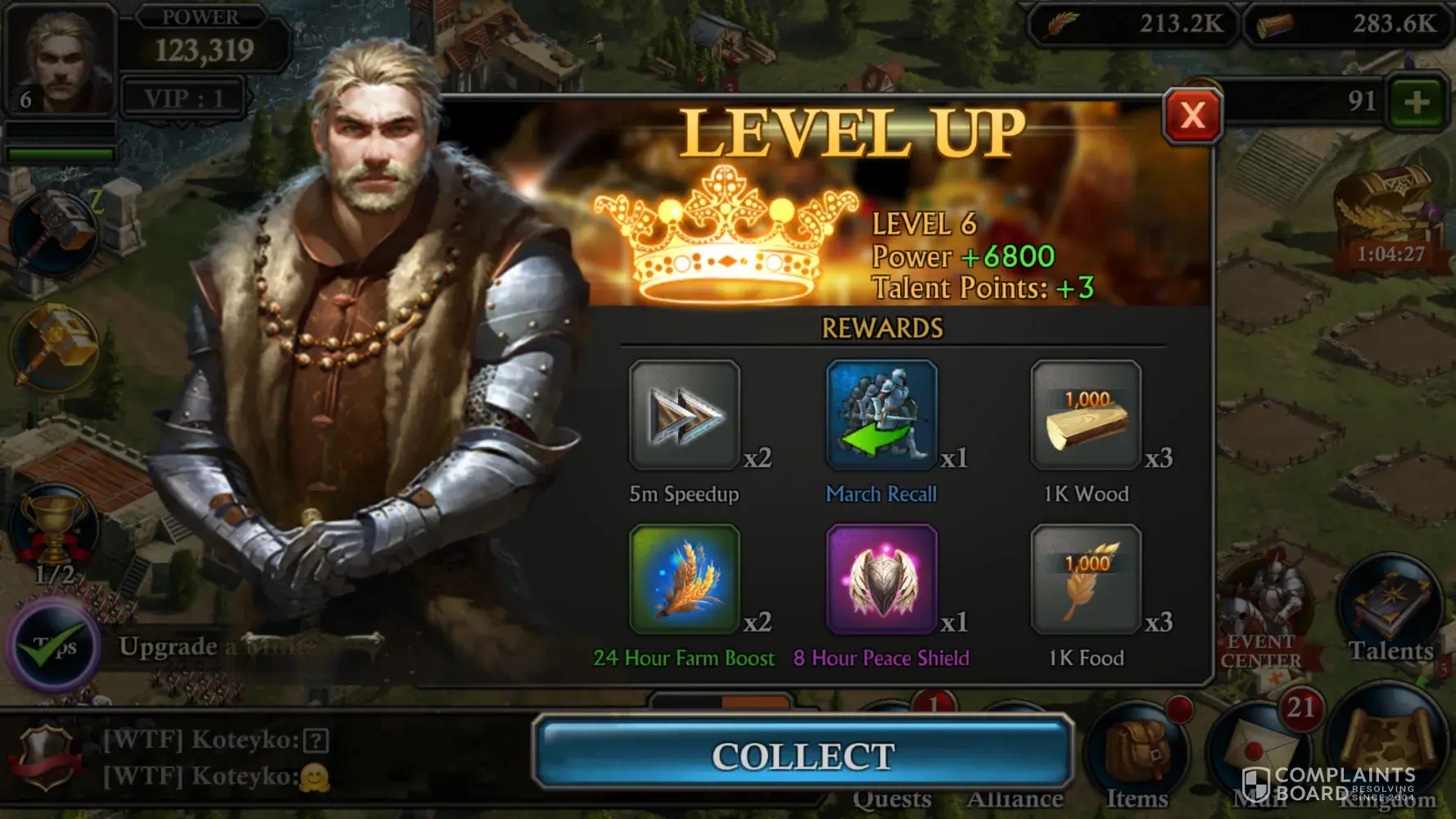This screenshot has width=1456, height=819.
Task: Add gold with the green plus button
Action: click(x=1416, y=103)
